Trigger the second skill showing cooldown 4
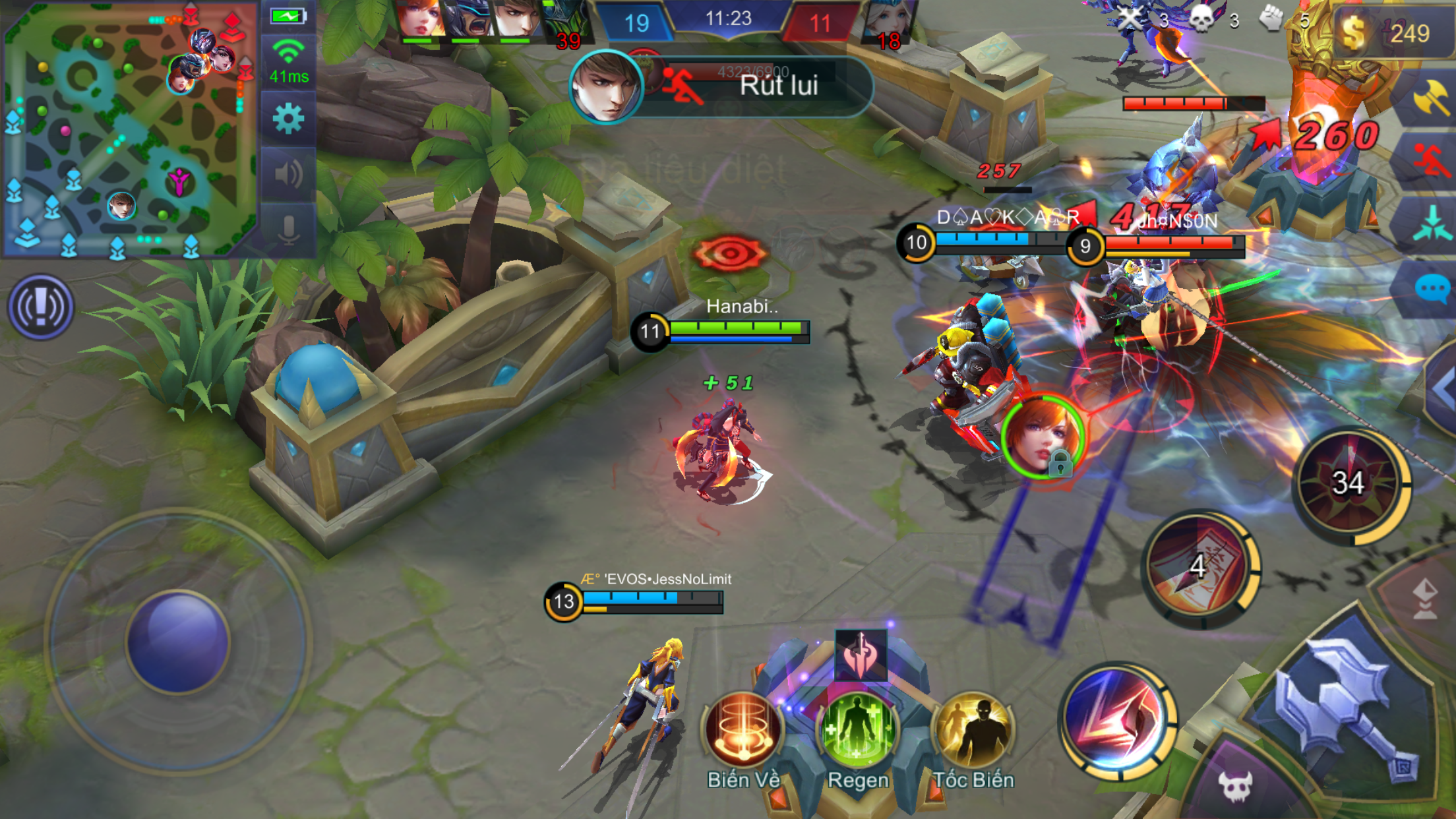The image size is (1456, 819). pos(1200,568)
